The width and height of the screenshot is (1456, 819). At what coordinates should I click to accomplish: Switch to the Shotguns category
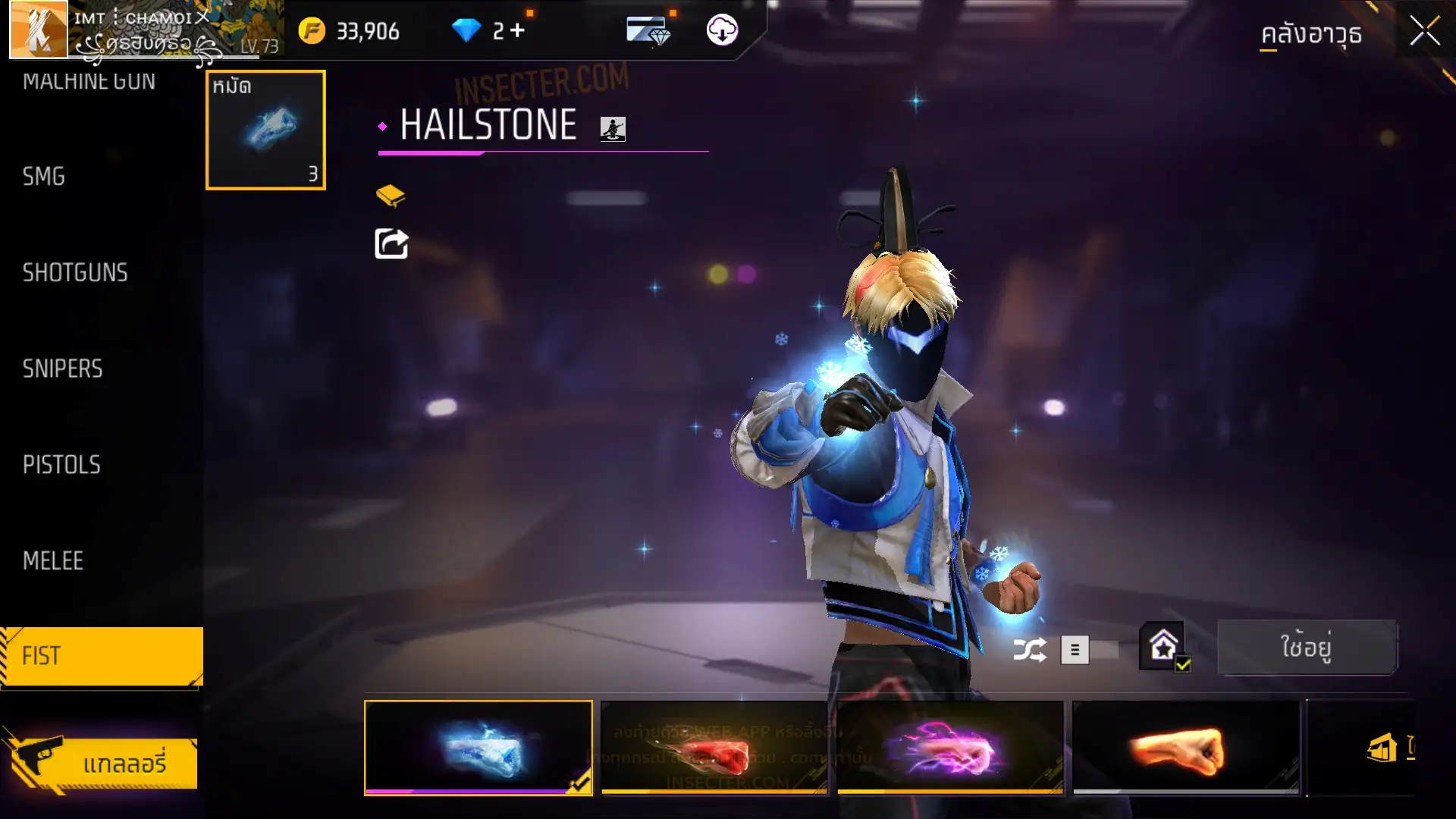75,273
